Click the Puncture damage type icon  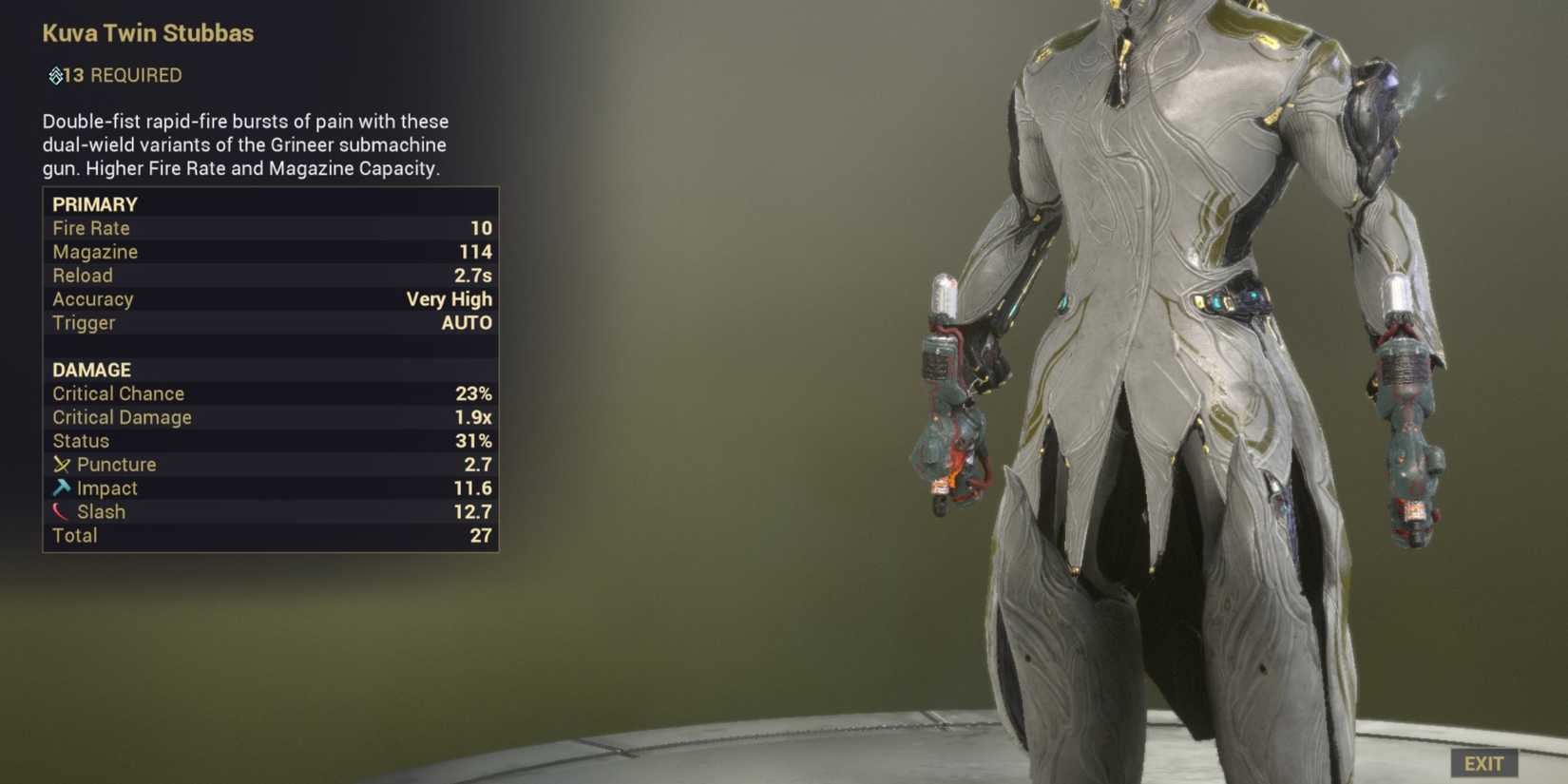click(x=63, y=465)
